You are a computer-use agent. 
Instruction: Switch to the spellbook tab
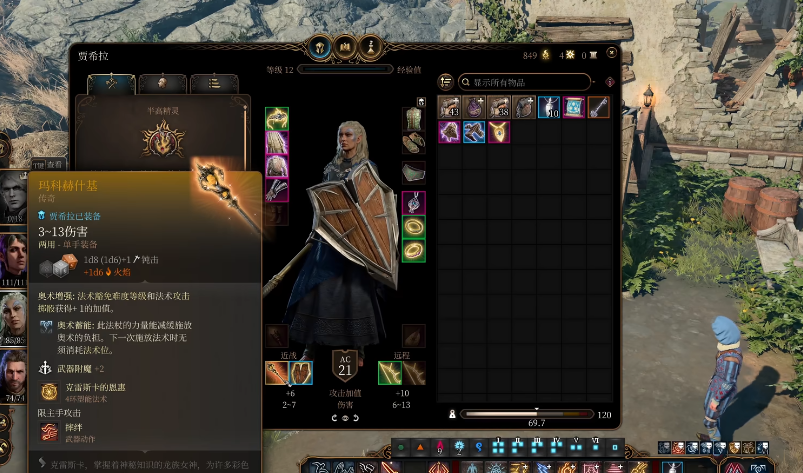[344, 46]
